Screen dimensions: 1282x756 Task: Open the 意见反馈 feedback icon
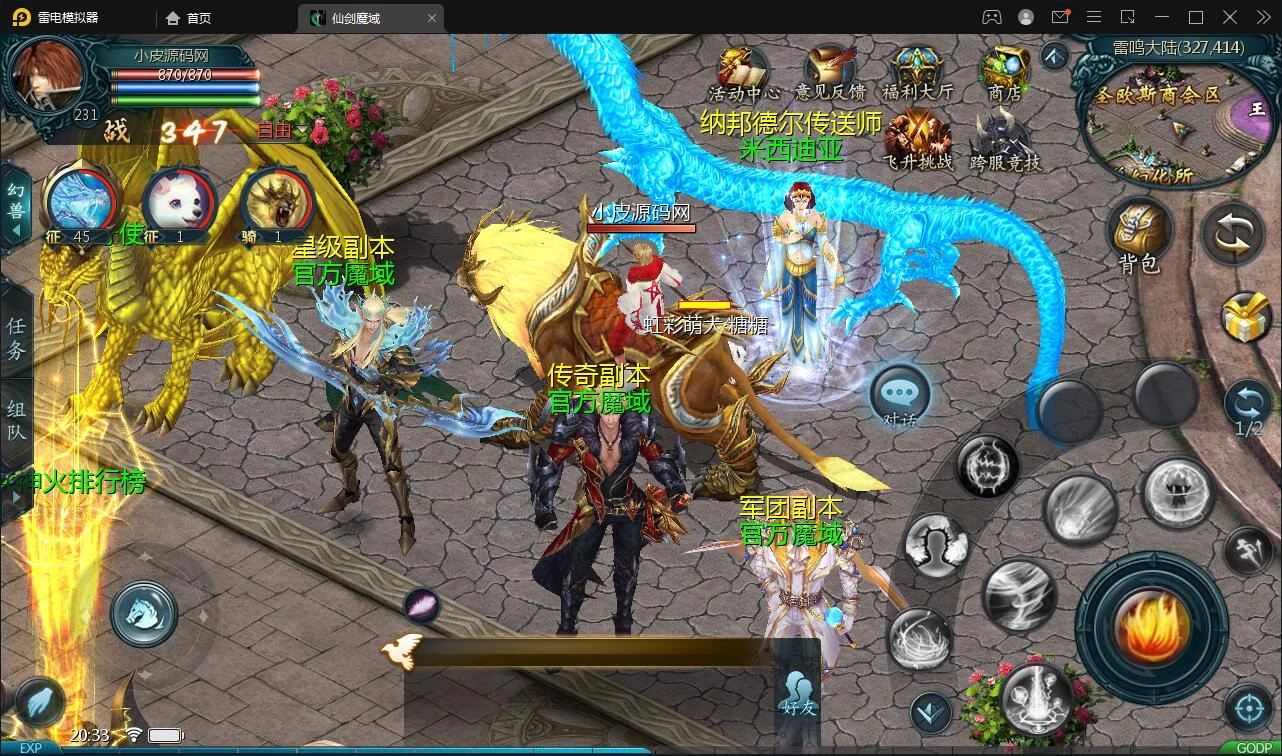coord(829,71)
